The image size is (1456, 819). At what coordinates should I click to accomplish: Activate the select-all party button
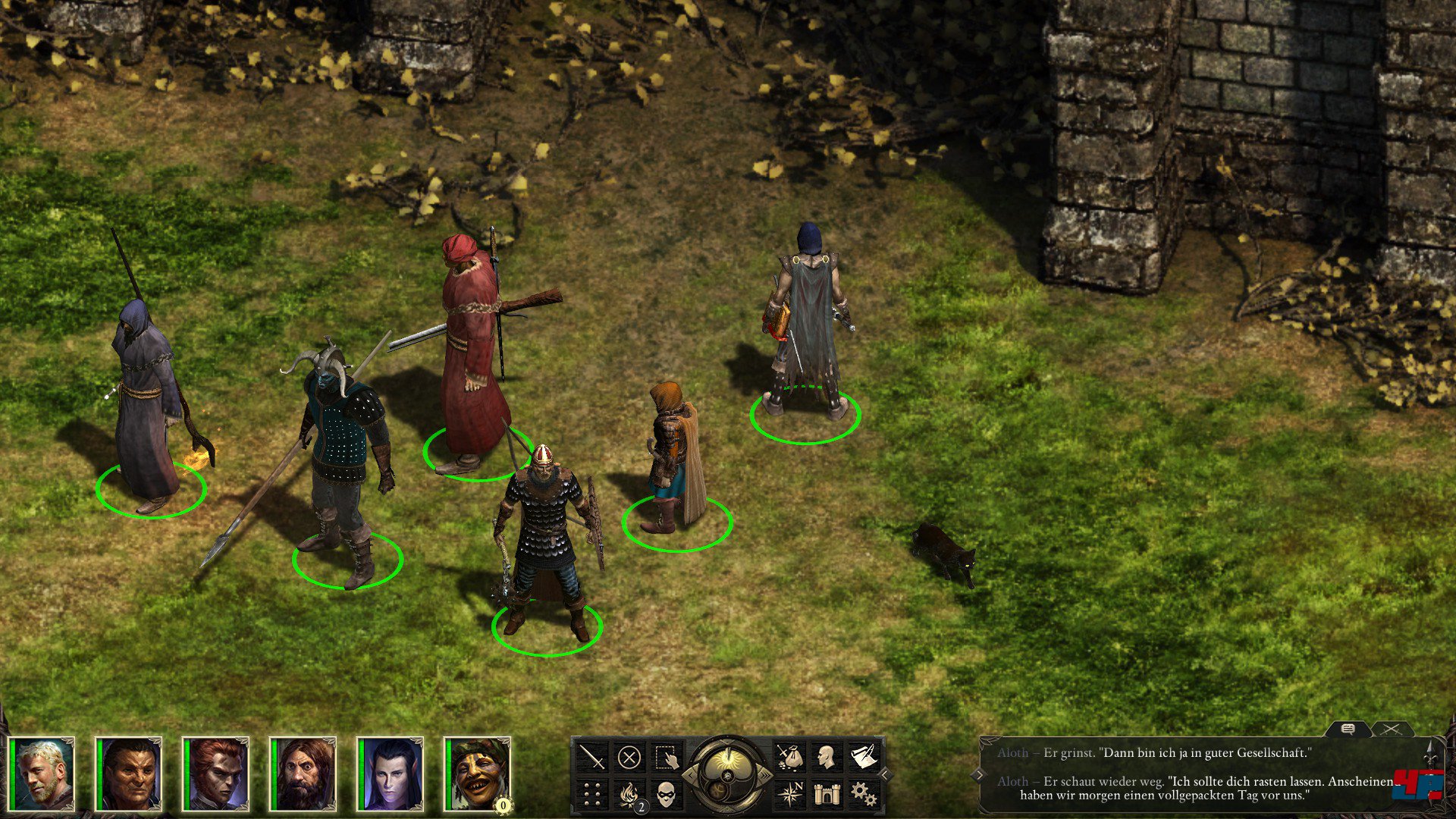click(x=666, y=757)
